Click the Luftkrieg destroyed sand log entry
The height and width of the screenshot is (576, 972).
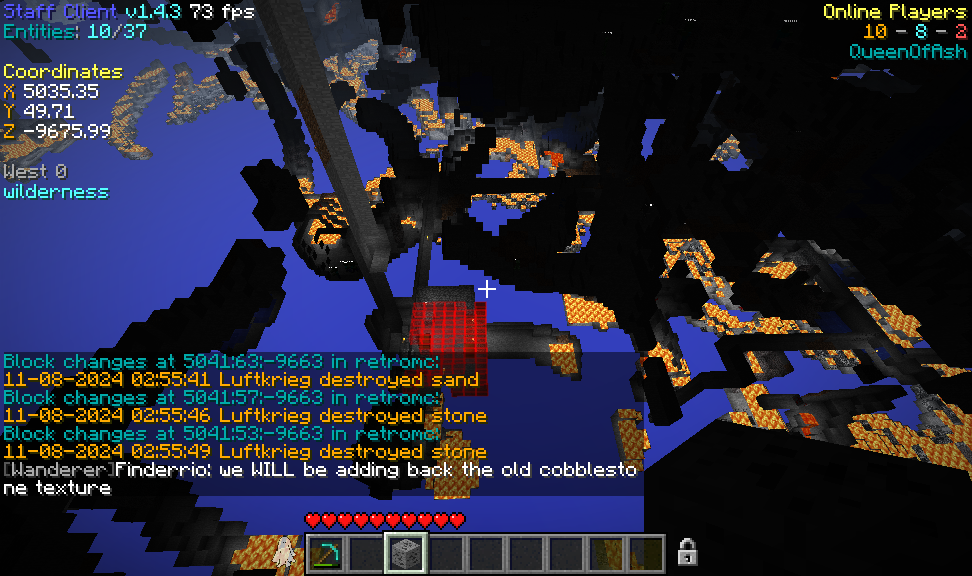241,380
